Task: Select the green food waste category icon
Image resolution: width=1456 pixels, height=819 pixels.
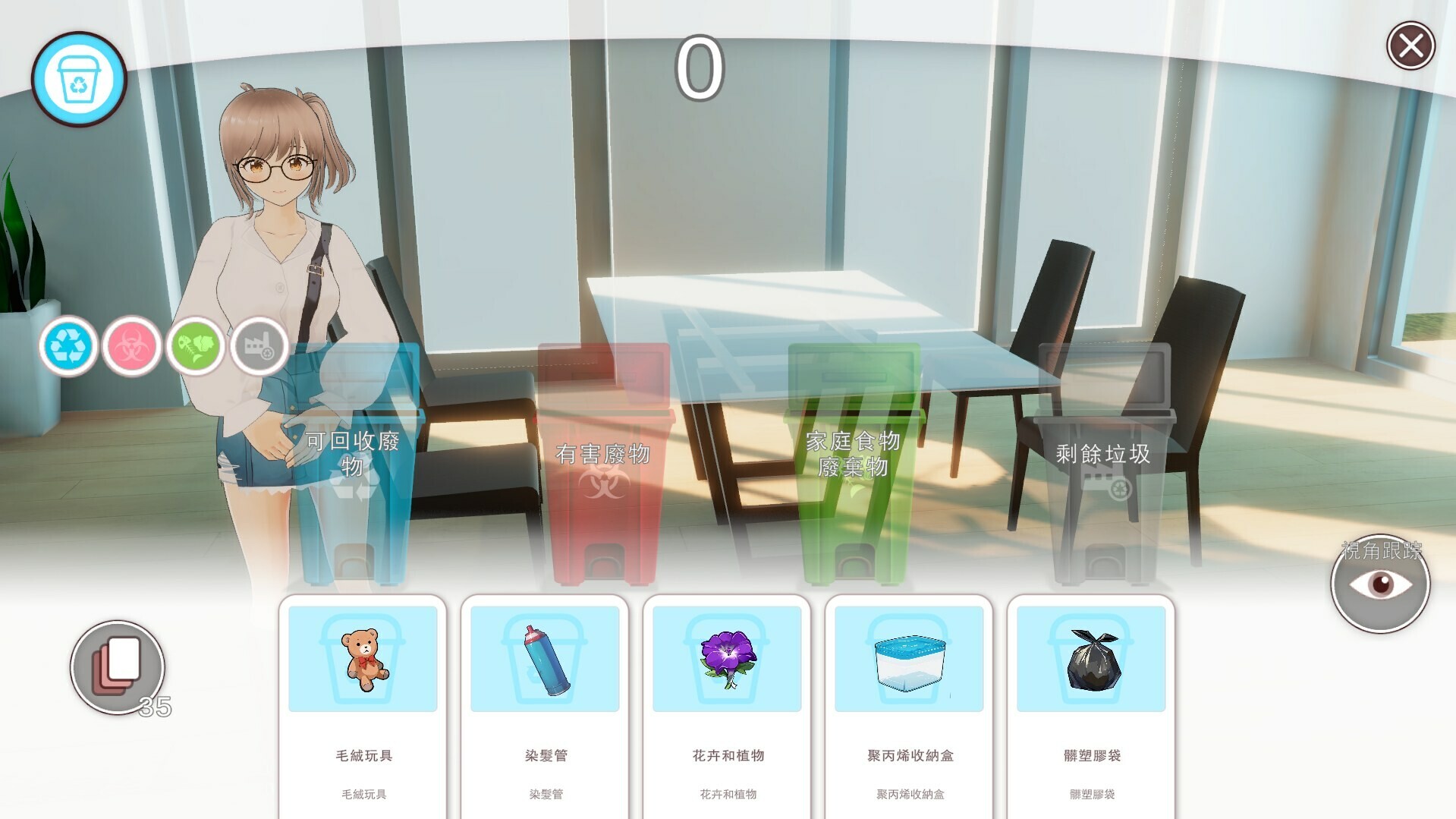Action: click(194, 345)
